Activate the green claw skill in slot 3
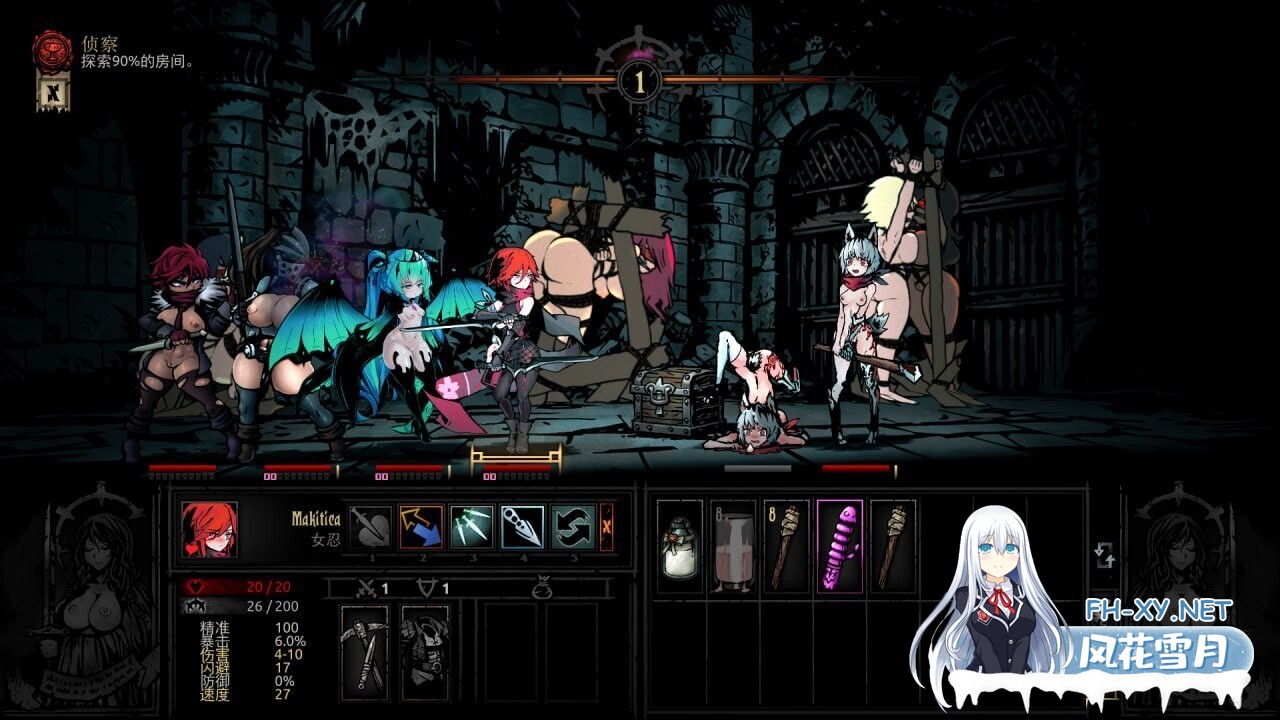 tap(471, 524)
